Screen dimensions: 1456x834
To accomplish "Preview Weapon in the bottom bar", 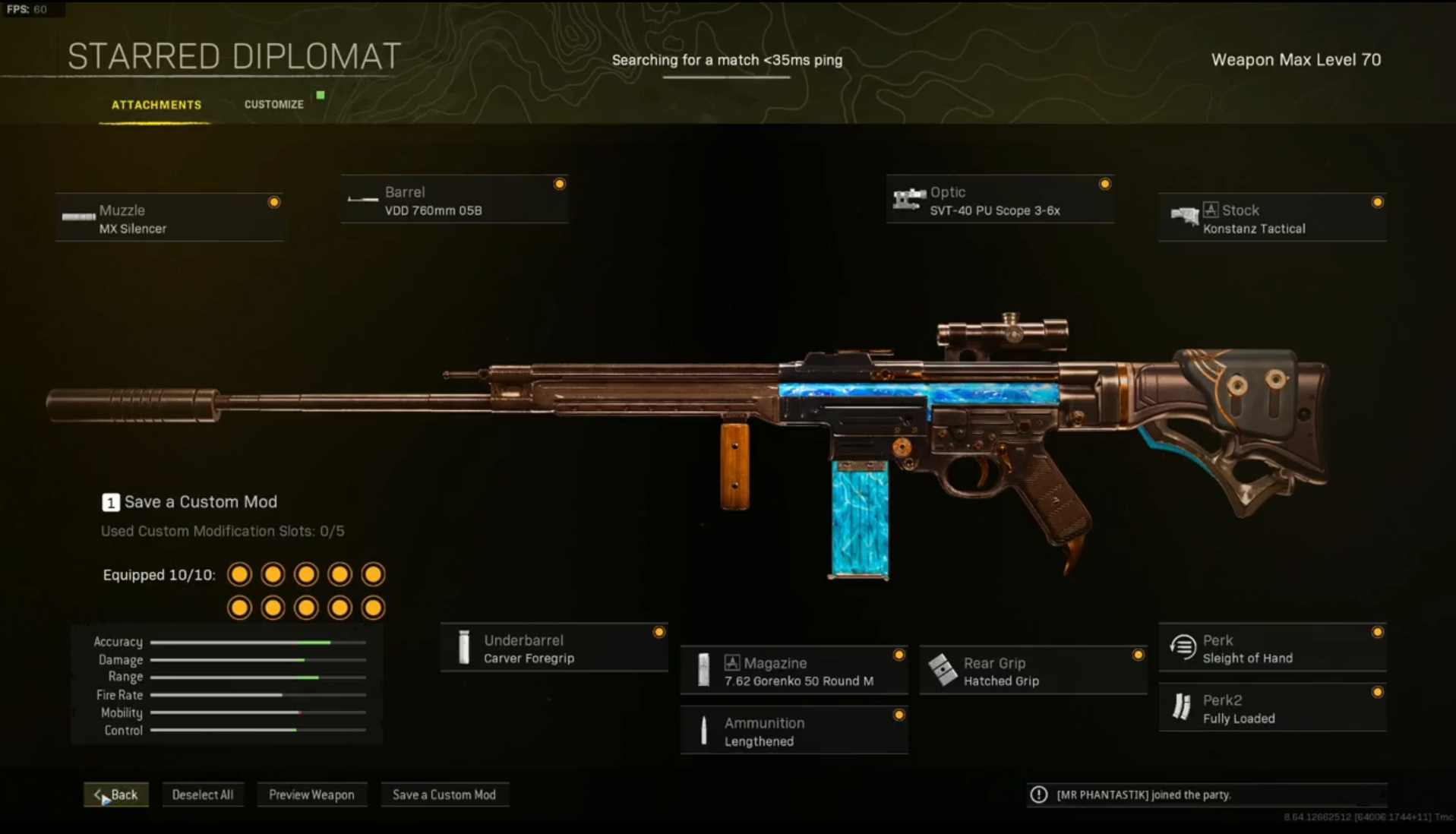I will pos(311,795).
